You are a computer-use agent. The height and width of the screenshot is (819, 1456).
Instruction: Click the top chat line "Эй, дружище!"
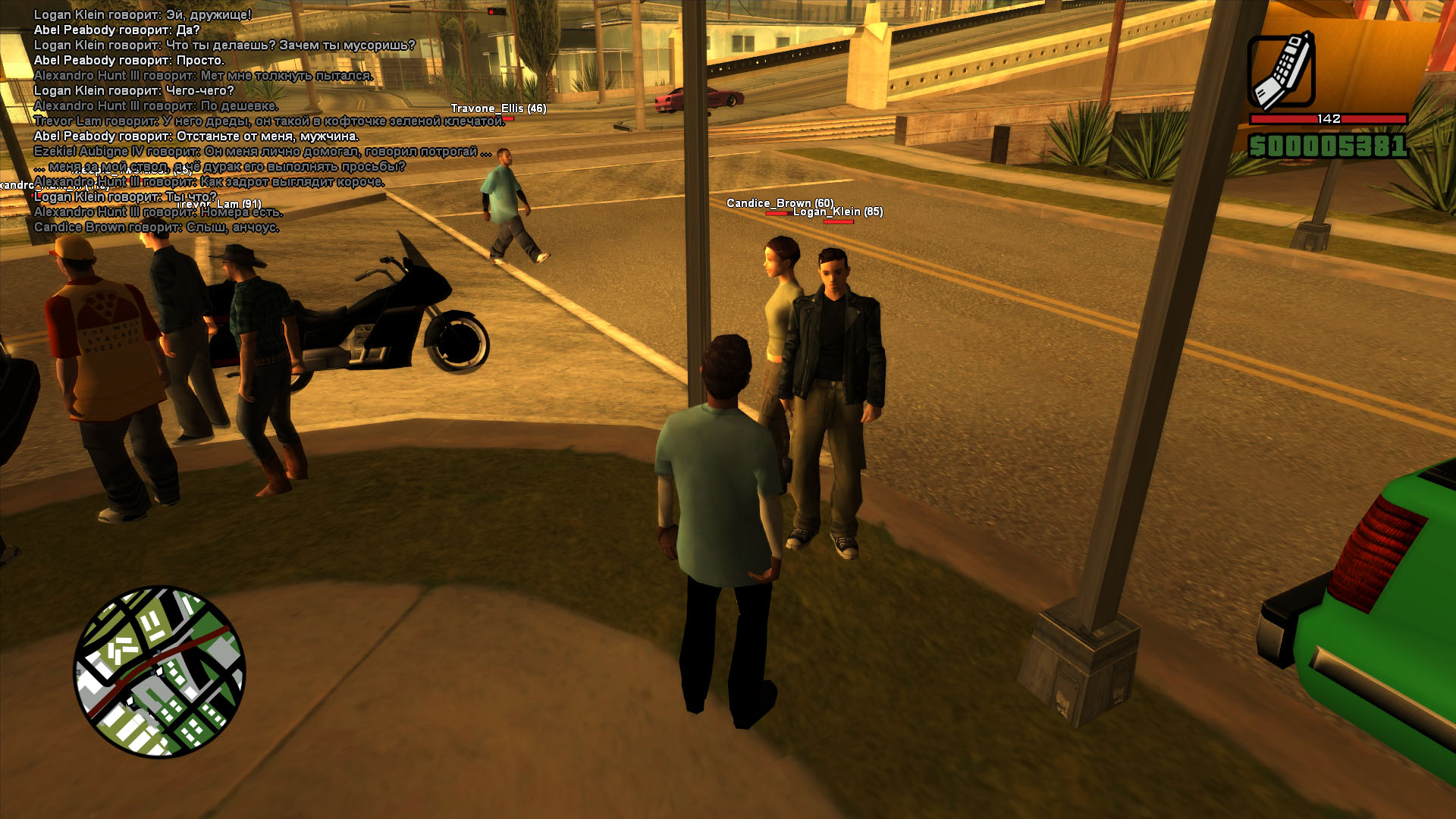pyautogui.click(x=143, y=14)
